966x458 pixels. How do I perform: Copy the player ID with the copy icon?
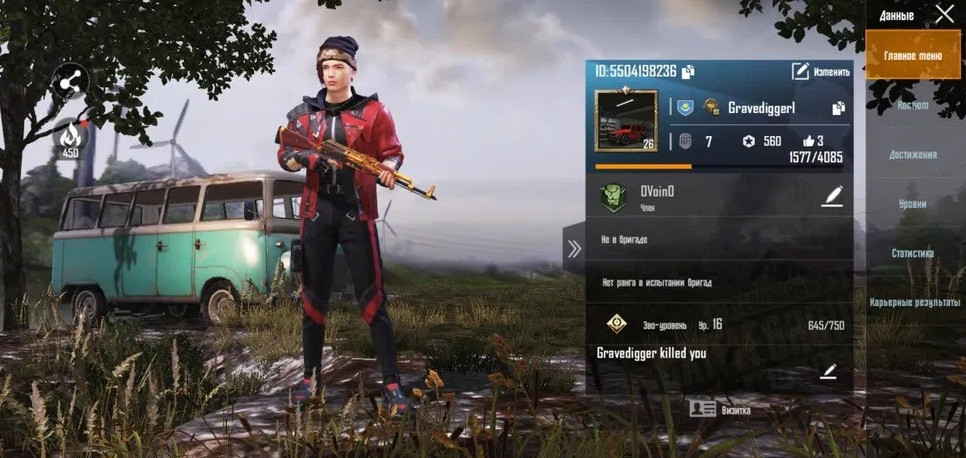coord(688,71)
